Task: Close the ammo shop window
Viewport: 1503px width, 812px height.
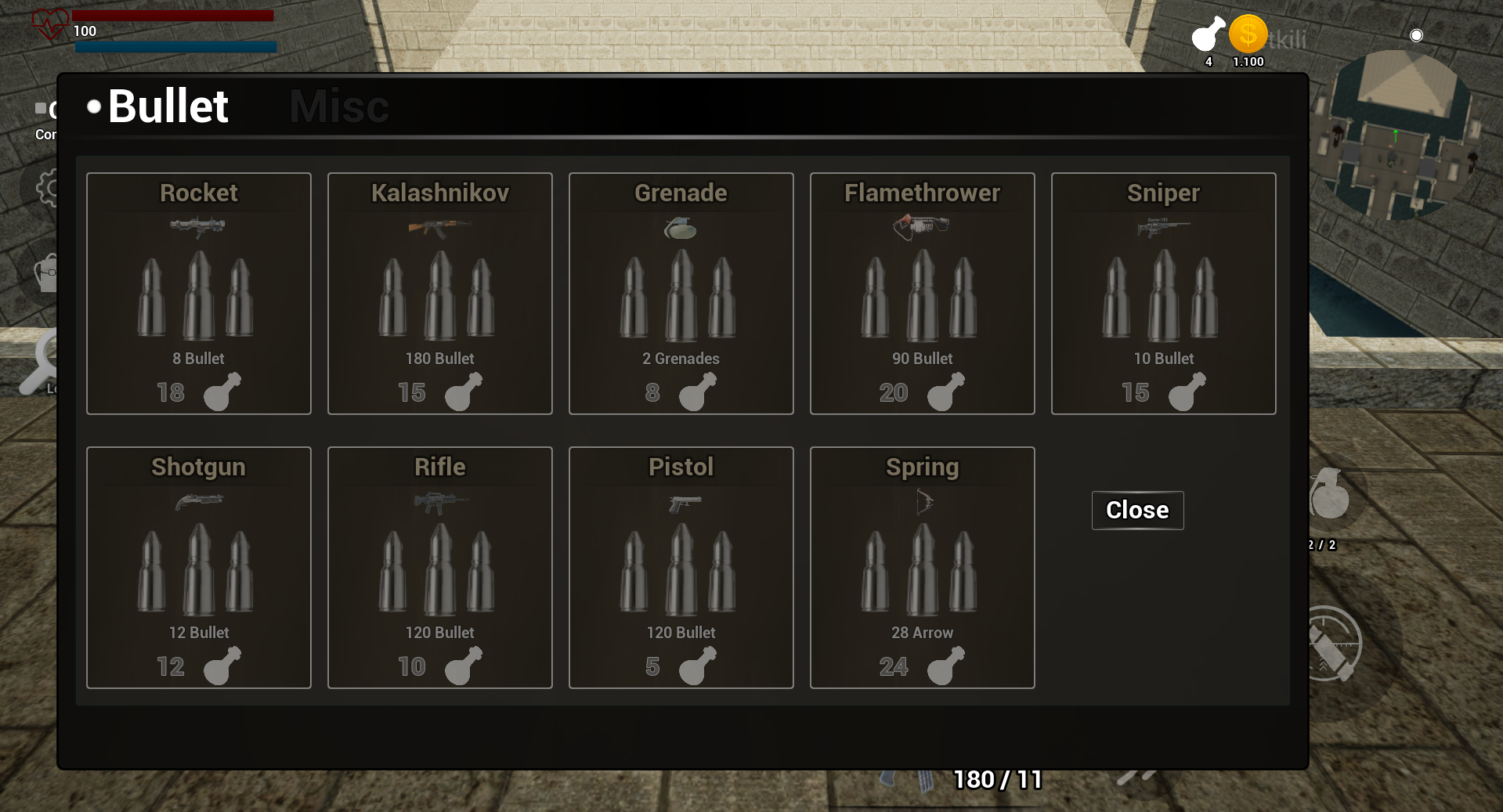Action: (1137, 511)
